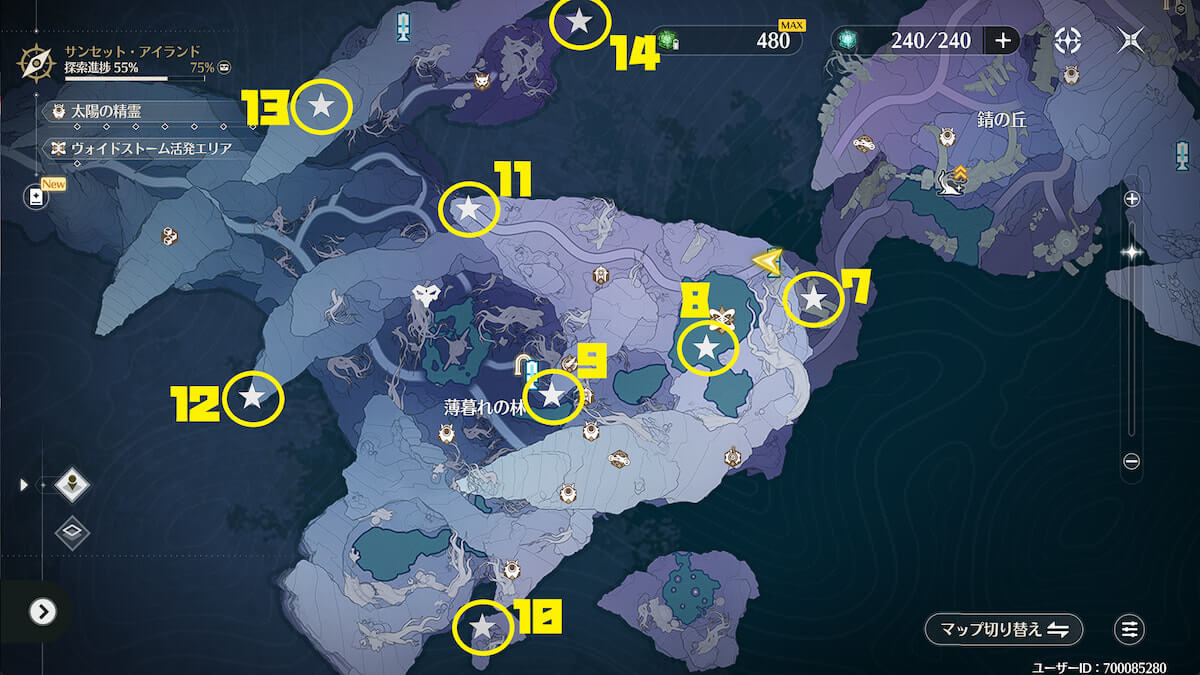1200x675 pixels.
Task: Select the ヴォイドストーム活発エリア entry
Action: pos(140,148)
